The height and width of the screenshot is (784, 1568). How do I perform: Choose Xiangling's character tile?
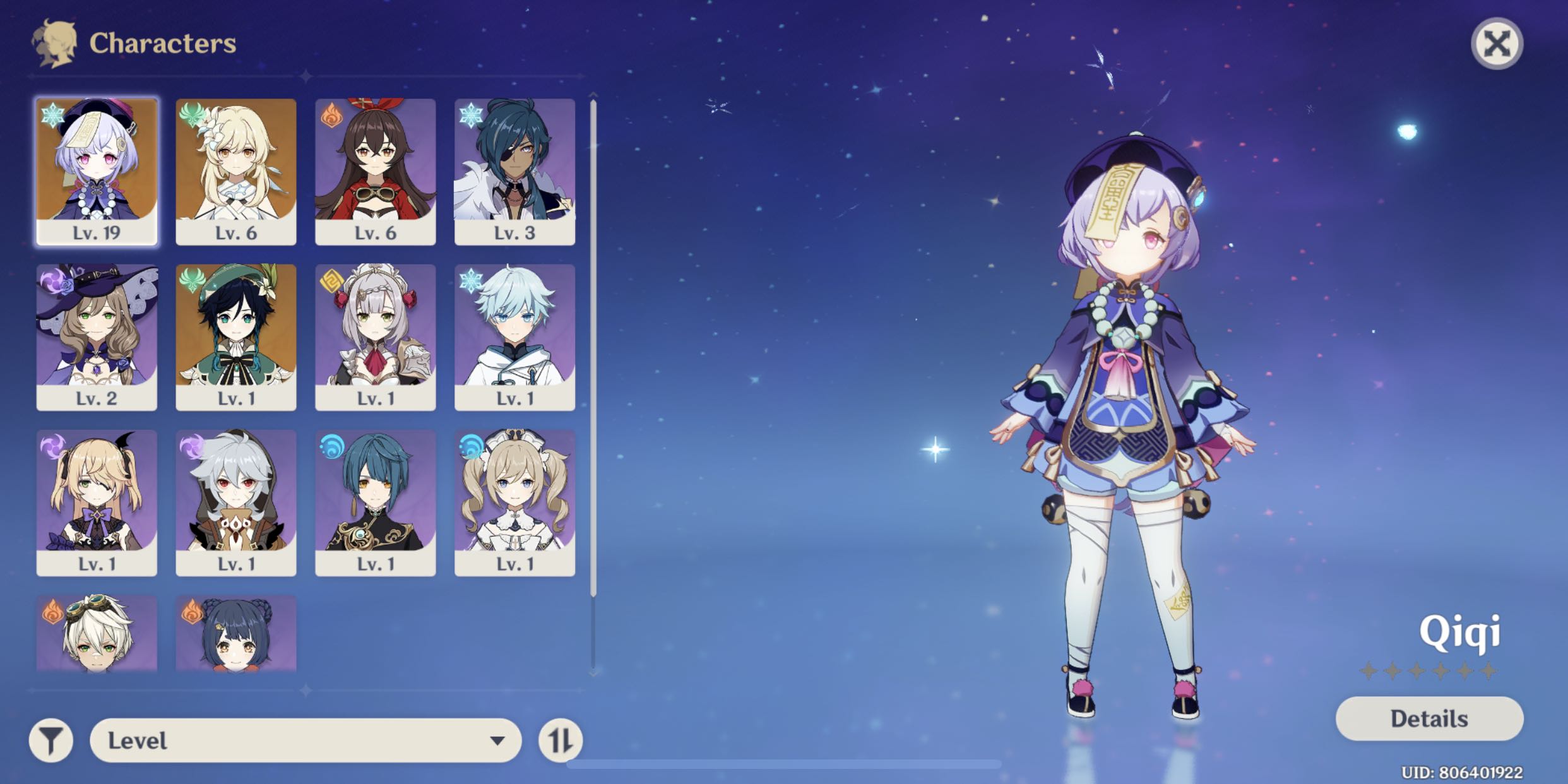click(x=236, y=633)
